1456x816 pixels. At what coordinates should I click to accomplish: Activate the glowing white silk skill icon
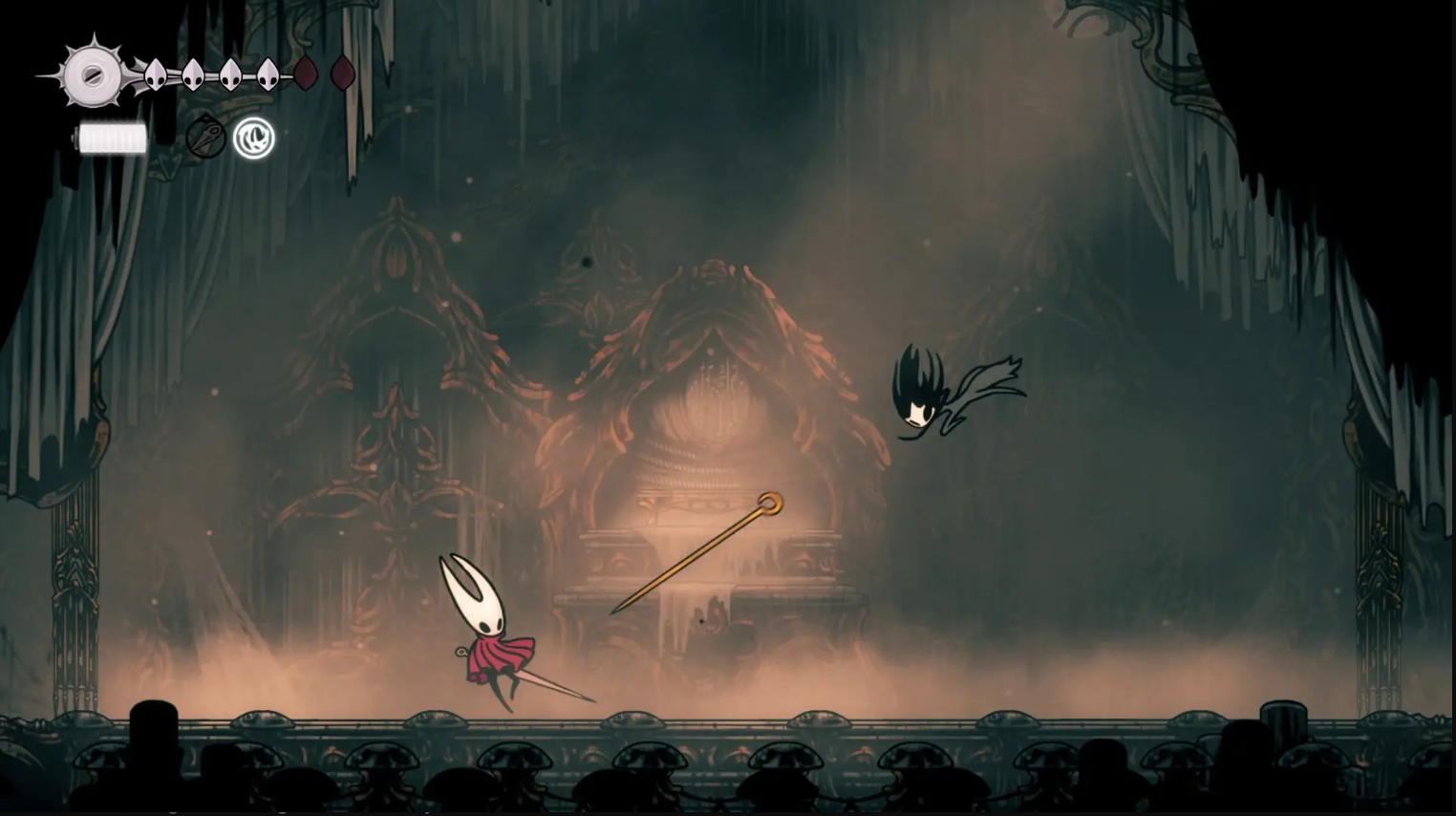(x=254, y=139)
